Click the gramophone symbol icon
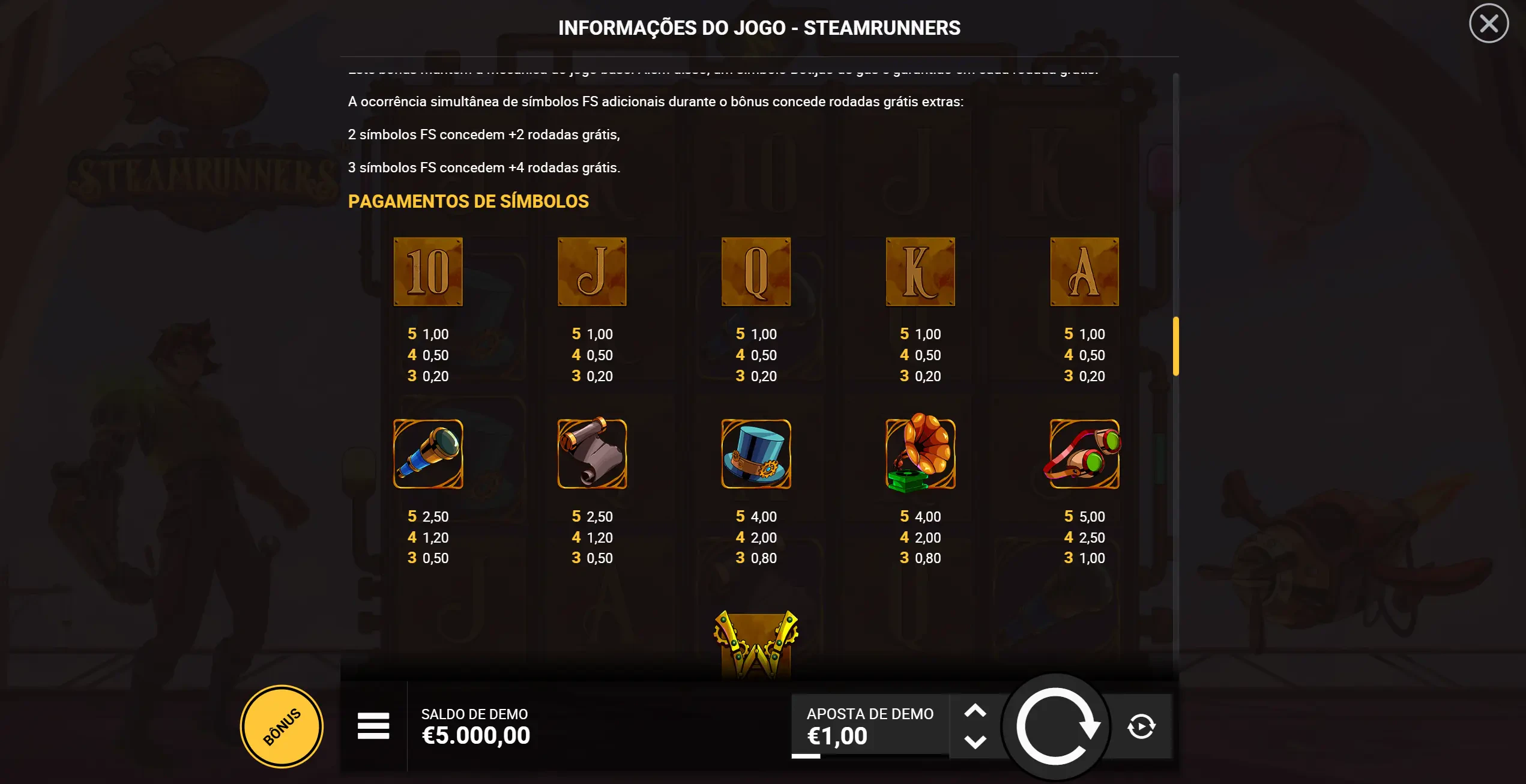The height and width of the screenshot is (784, 1526). coord(920,454)
